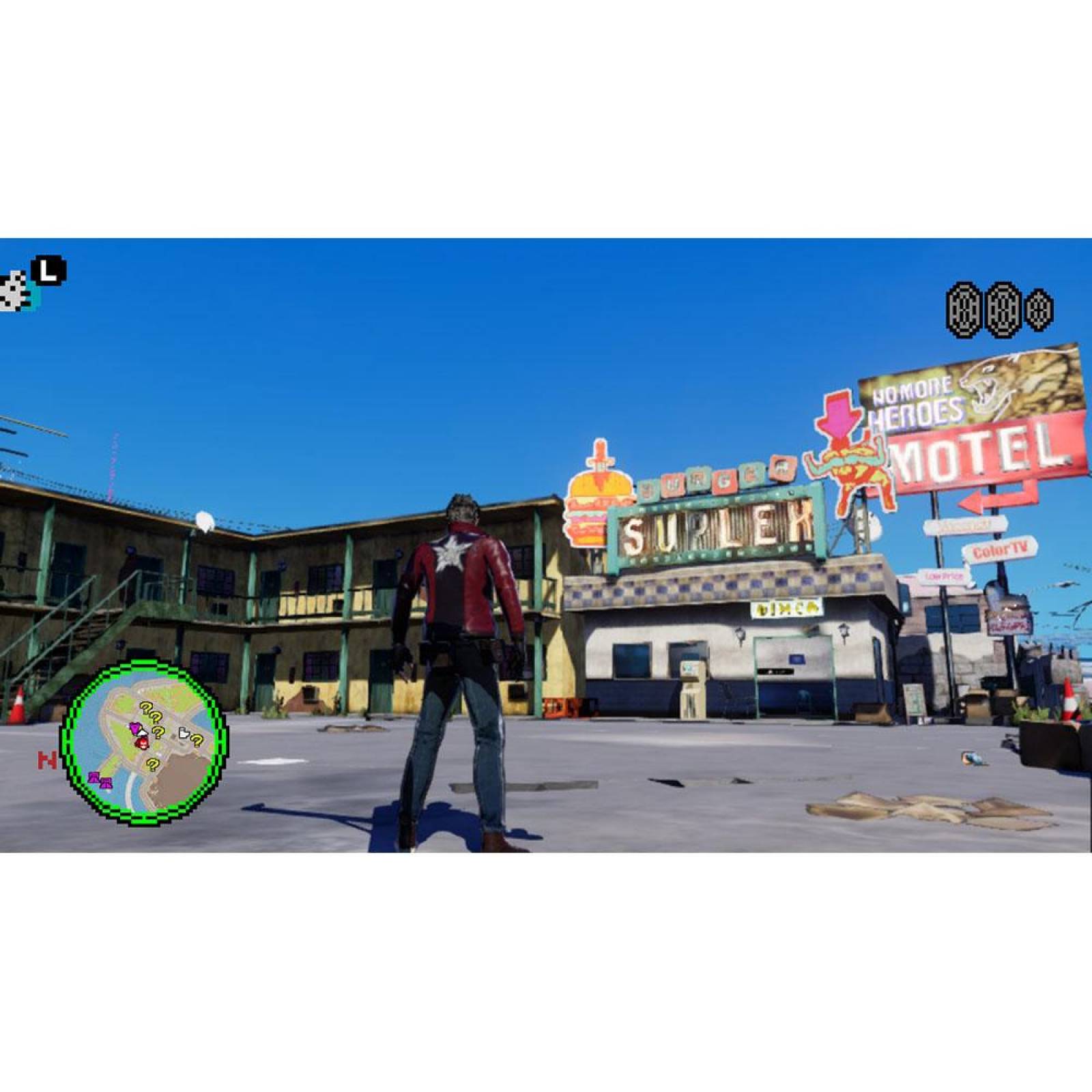Toggle the question mark near the hand cursor

tap(197, 741)
